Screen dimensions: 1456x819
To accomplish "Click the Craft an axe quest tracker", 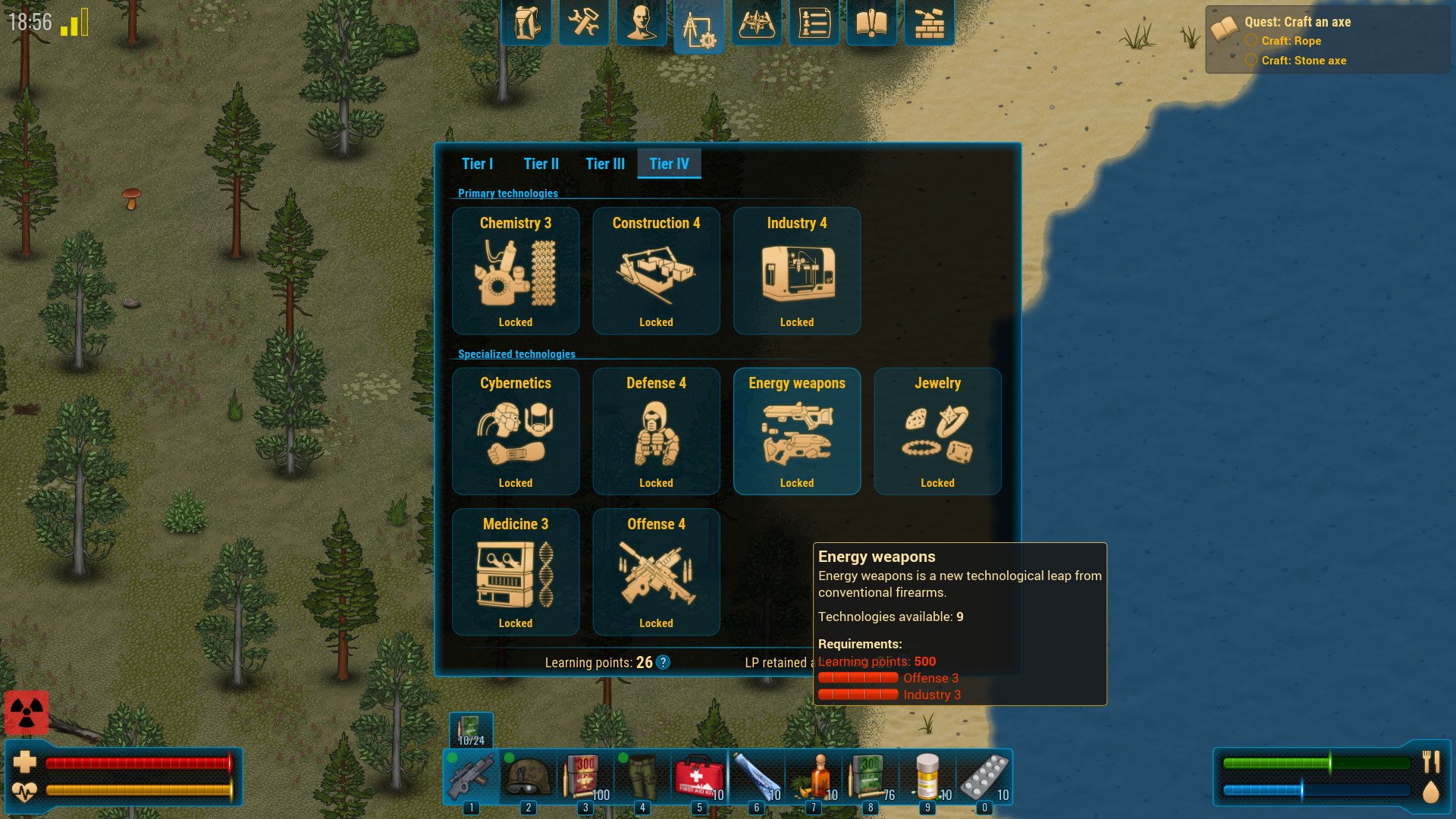I will [x=1297, y=22].
